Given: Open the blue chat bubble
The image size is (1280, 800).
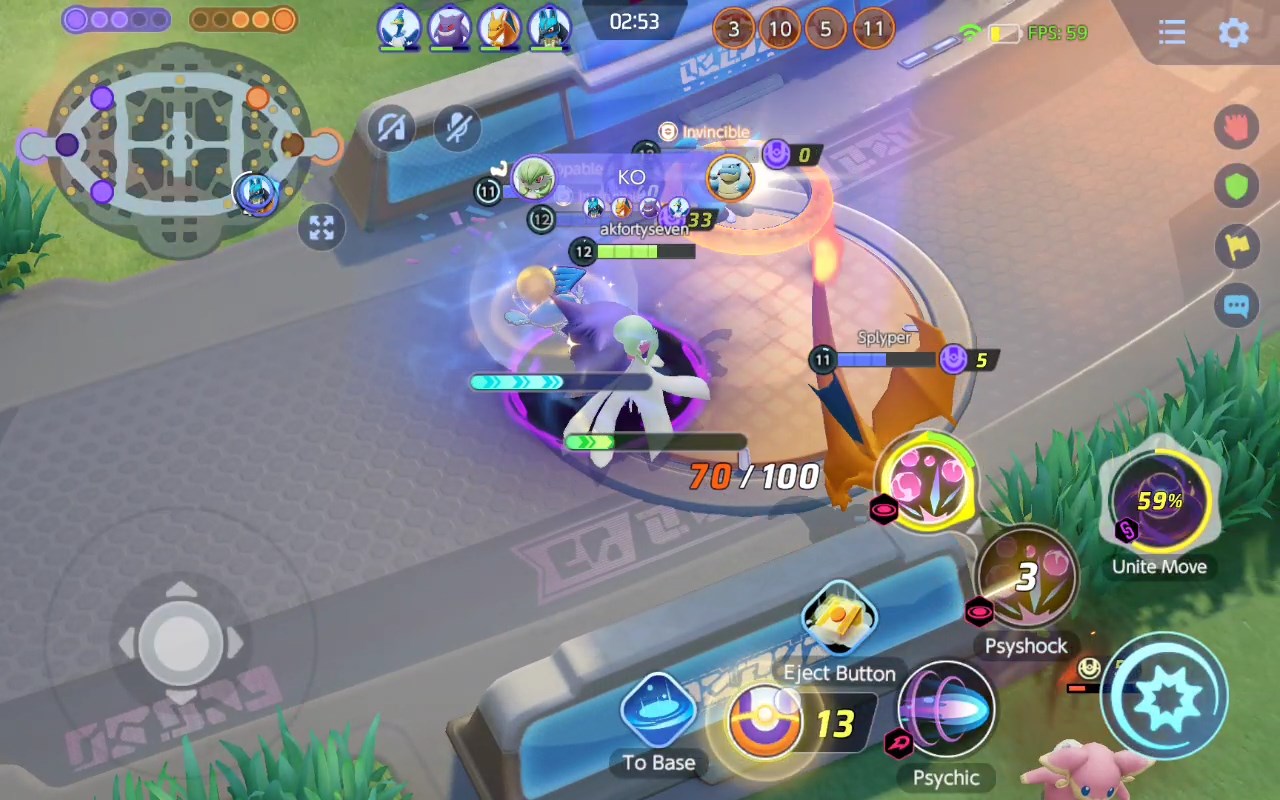Looking at the screenshot, I should coord(1237,306).
